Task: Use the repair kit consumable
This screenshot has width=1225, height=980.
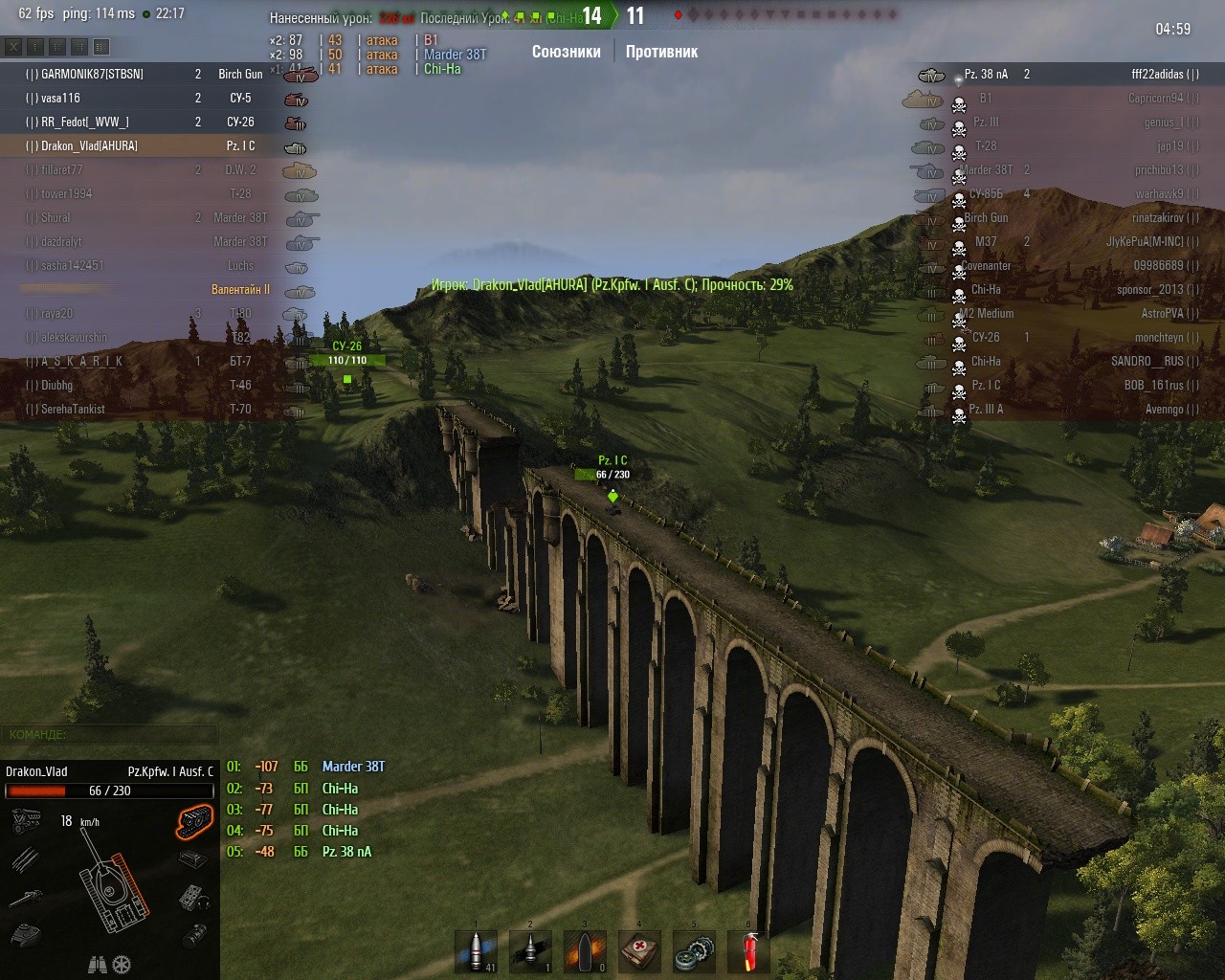Action: 694,951
